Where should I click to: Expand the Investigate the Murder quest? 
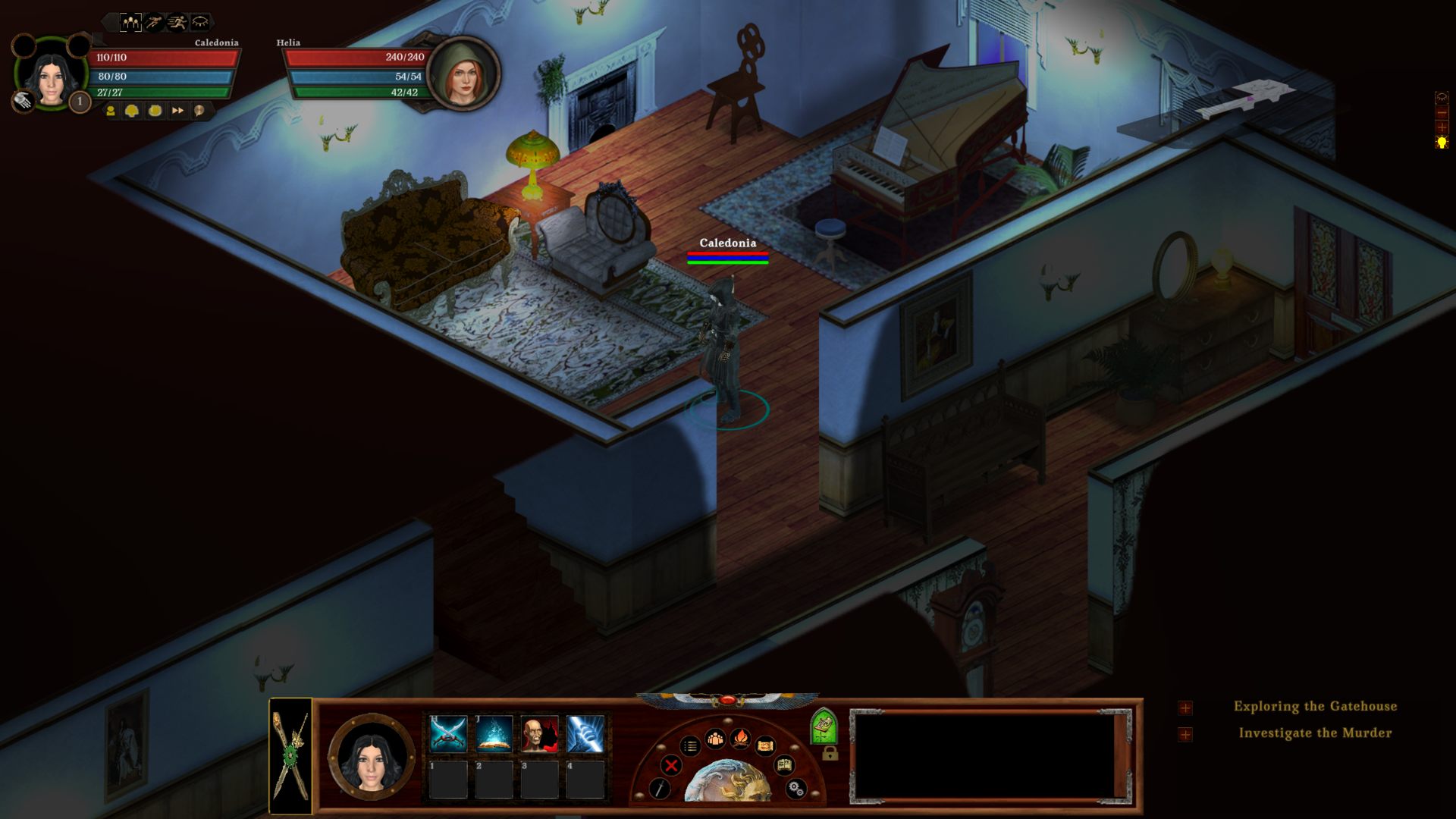point(1185,734)
